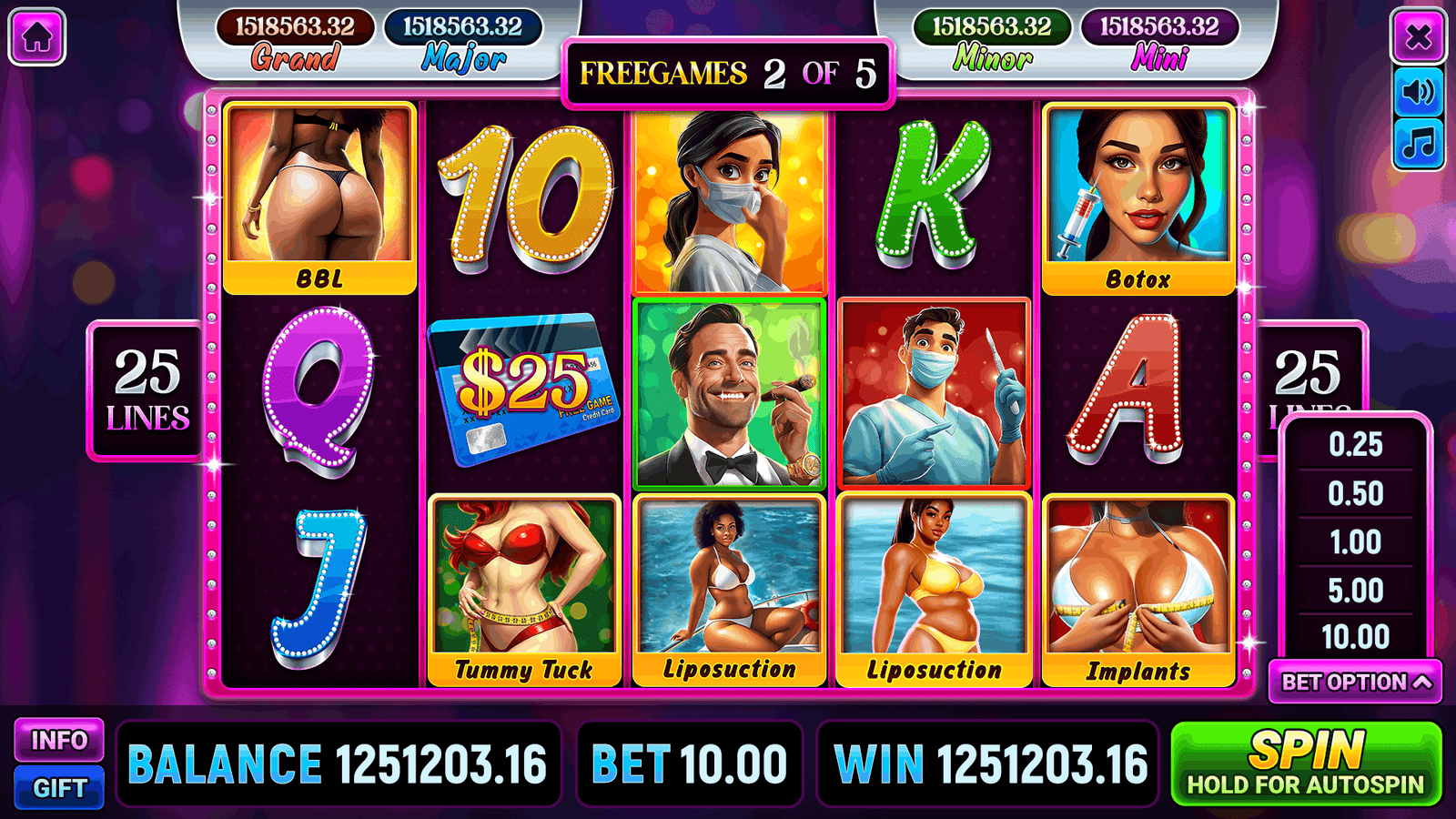Choose the 10.00 bet amount
This screenshot has width=1456, height=819.
coord(1355,637)
